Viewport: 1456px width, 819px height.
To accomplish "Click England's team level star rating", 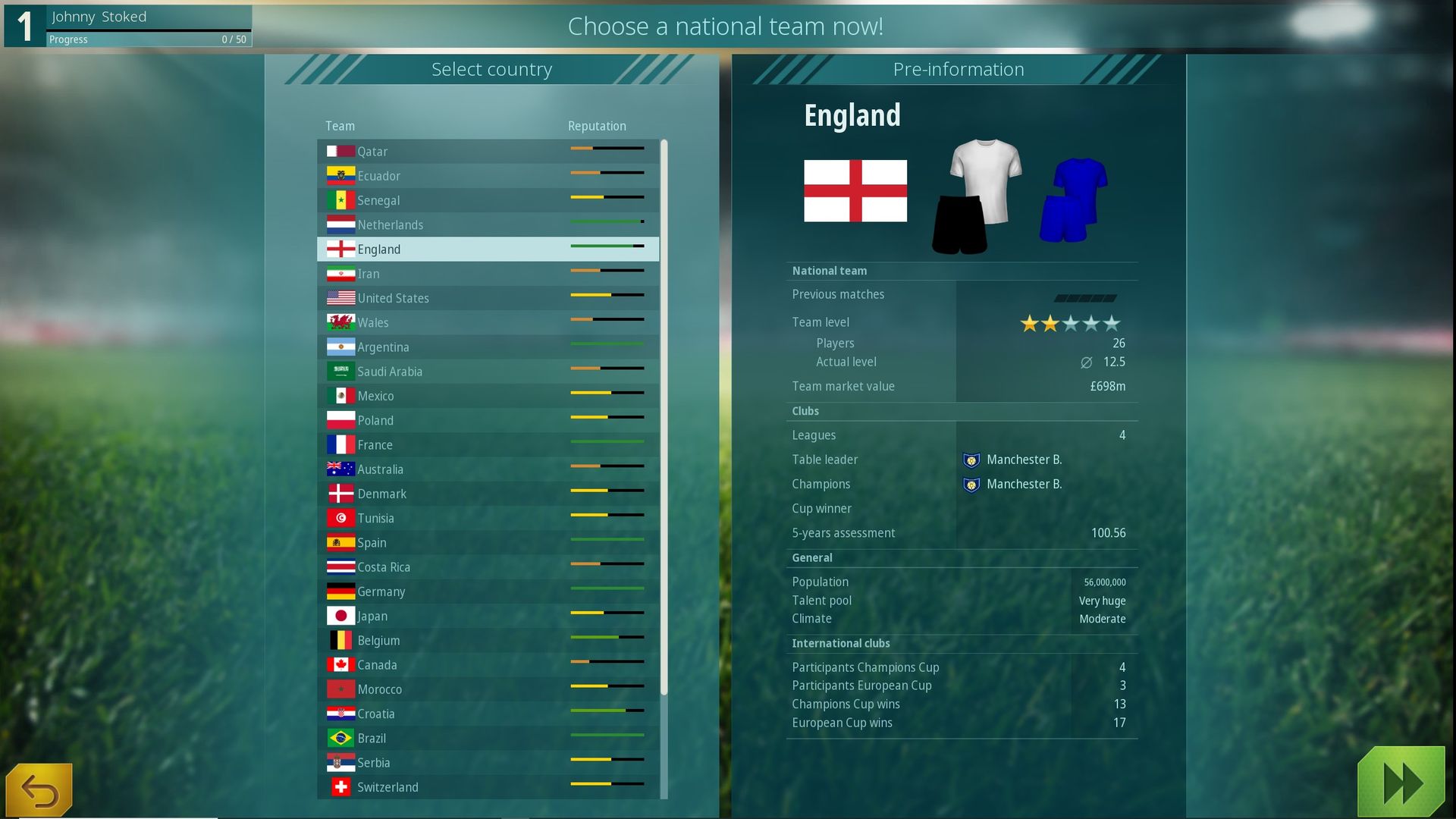I will pyautogui.click(x=1070, y=322).
